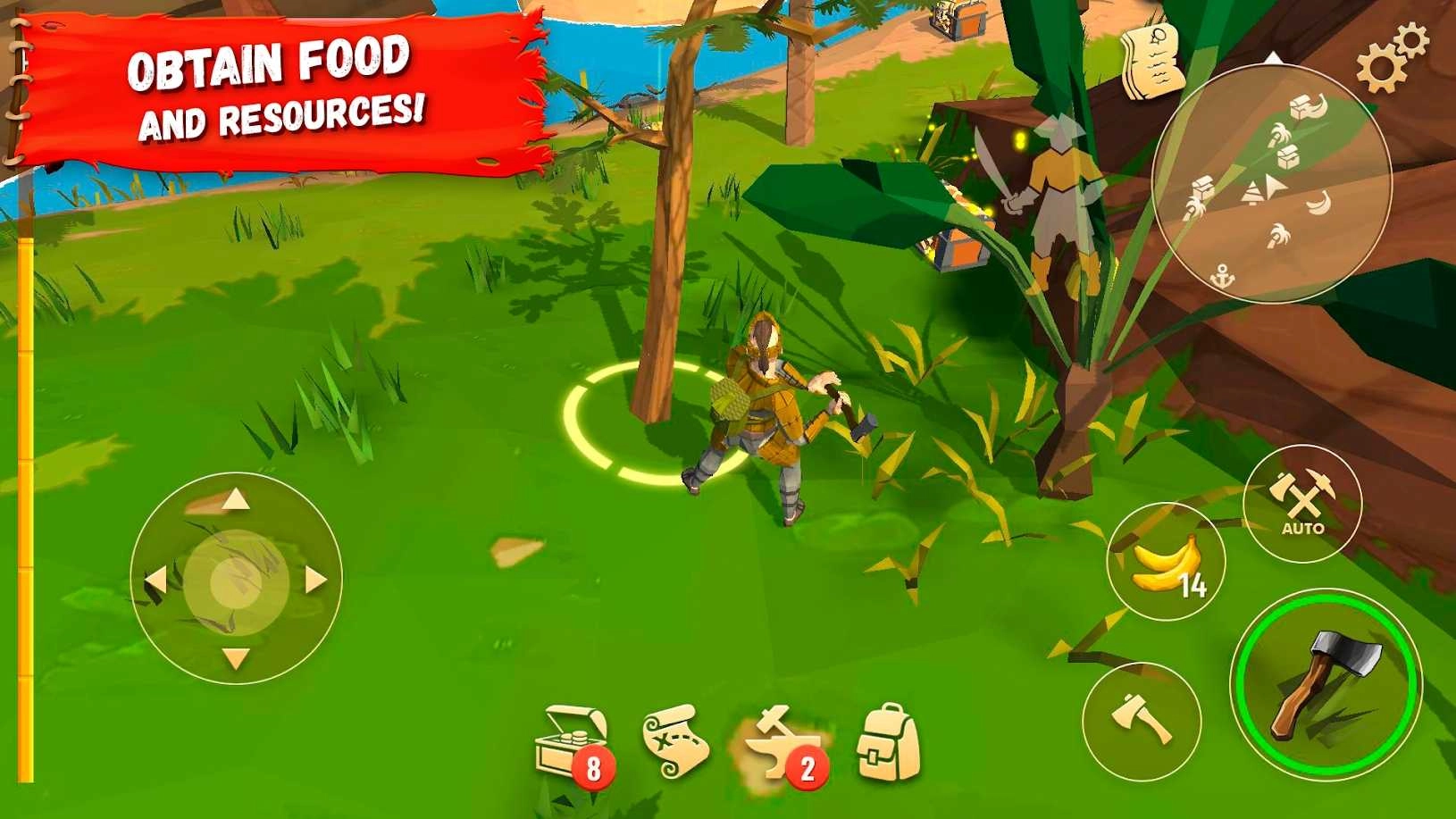Enable the AUTO gathering toggle

[x=1303, y=503]
